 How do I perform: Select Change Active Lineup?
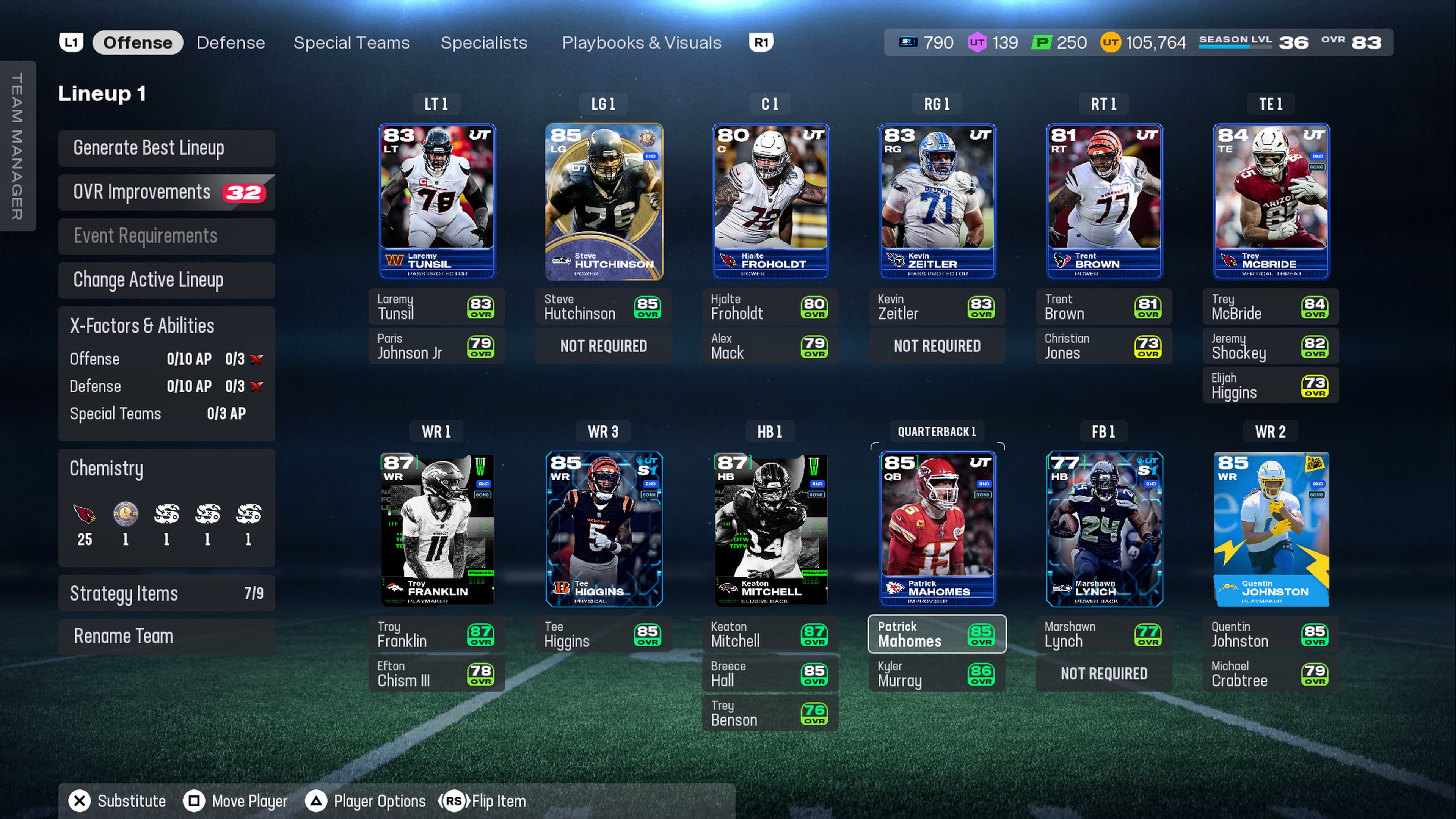(x=166, y=280)
